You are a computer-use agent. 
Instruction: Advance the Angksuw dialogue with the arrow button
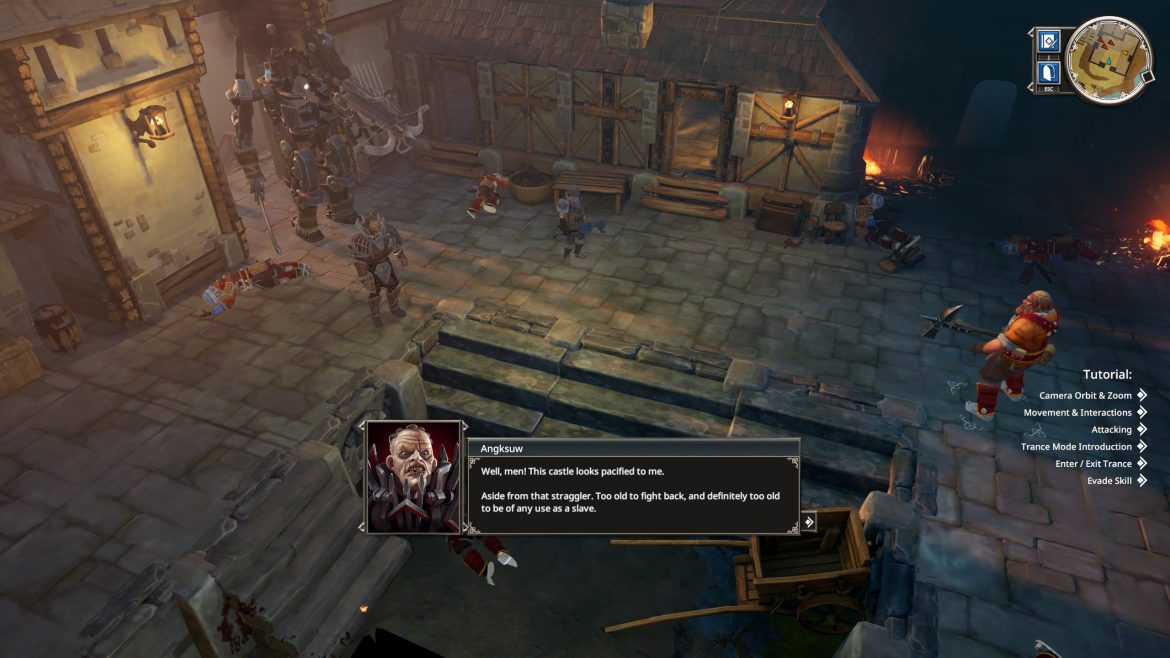[808, 521]
